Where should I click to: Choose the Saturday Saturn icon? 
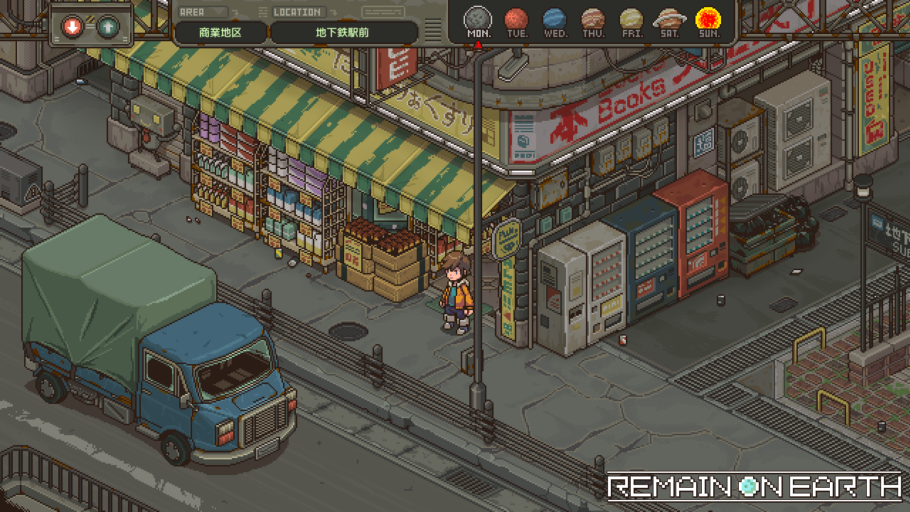point(669,18)
